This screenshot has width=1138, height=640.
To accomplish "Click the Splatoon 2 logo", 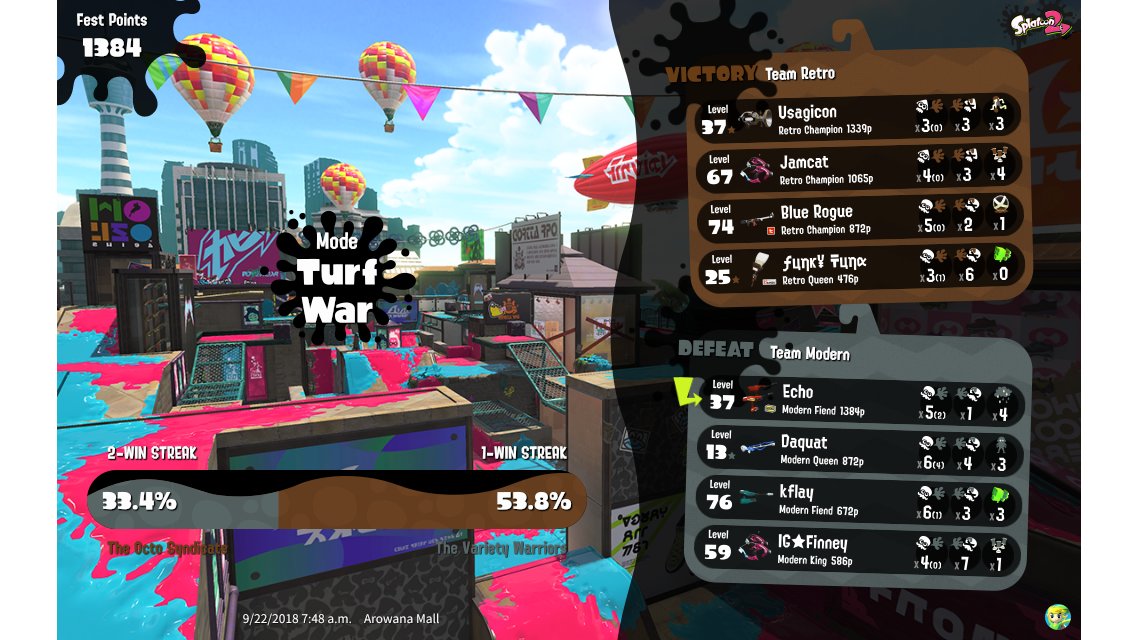I will click(1039, 24).
